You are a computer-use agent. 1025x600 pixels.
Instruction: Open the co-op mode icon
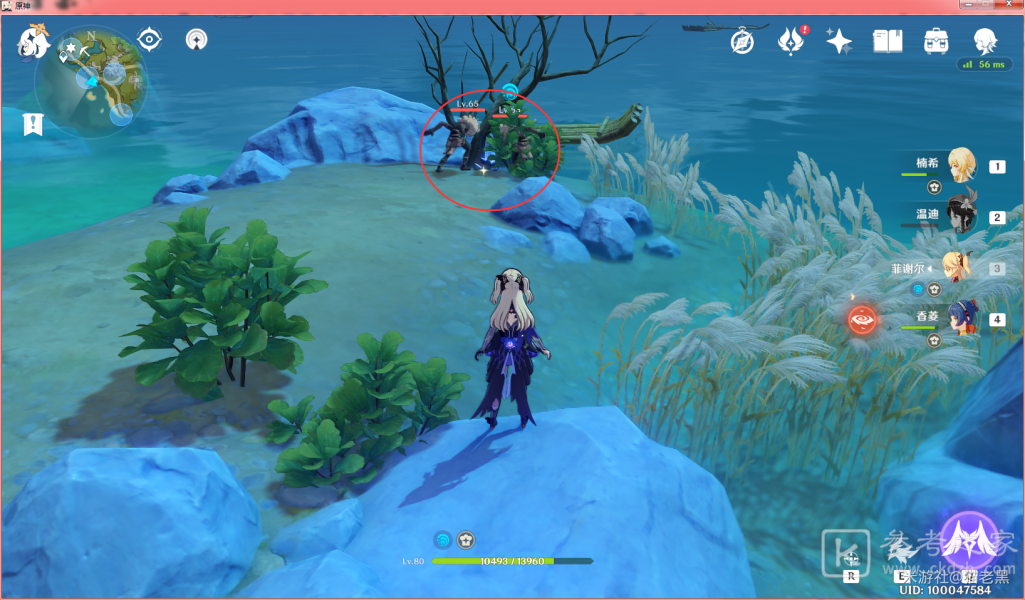[x=197, y=40]
